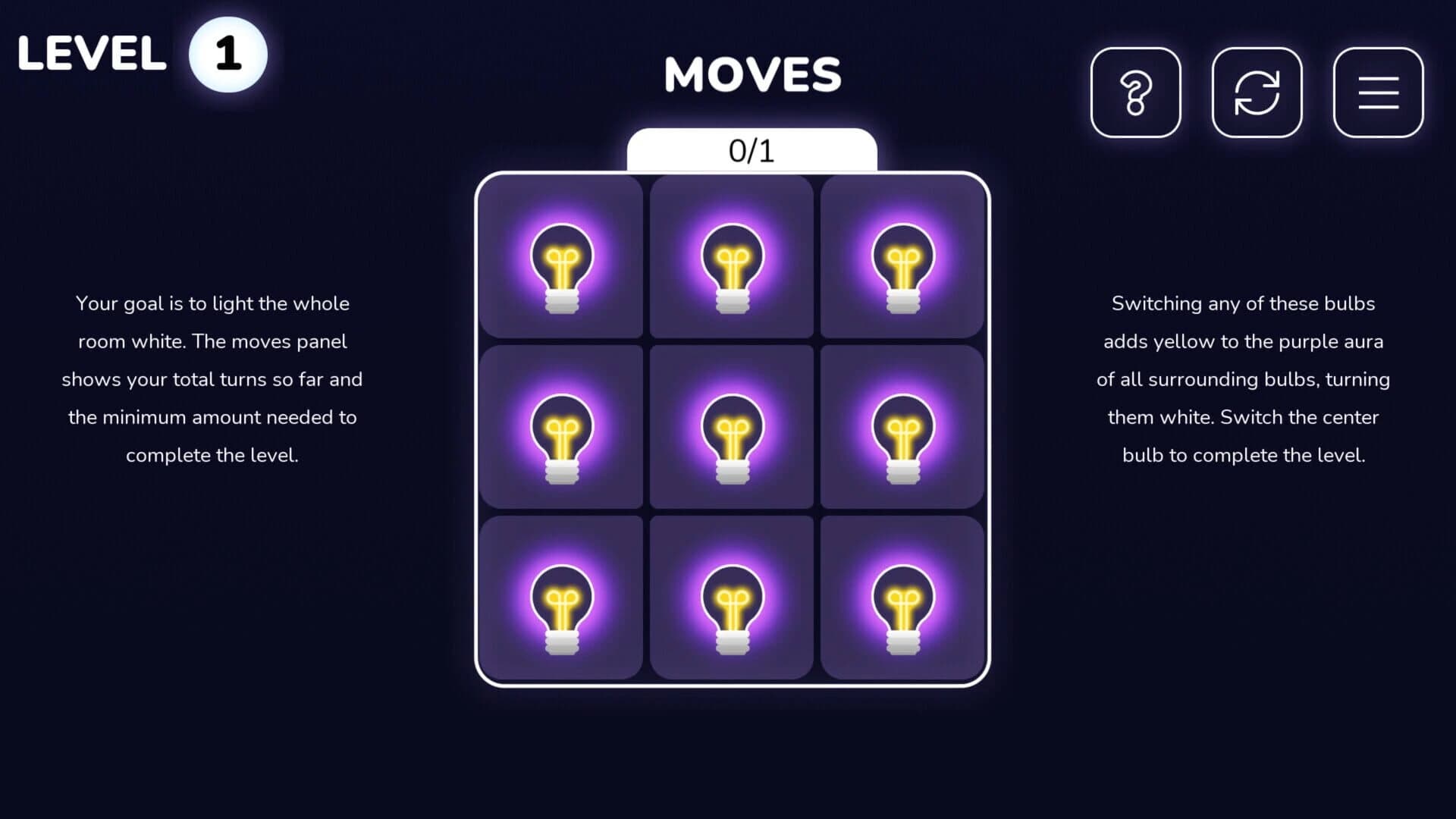The width and height of the screenshot is (1456, 819).
Task: Expand the menu using the three-line button
Action: pos(1378,92)
